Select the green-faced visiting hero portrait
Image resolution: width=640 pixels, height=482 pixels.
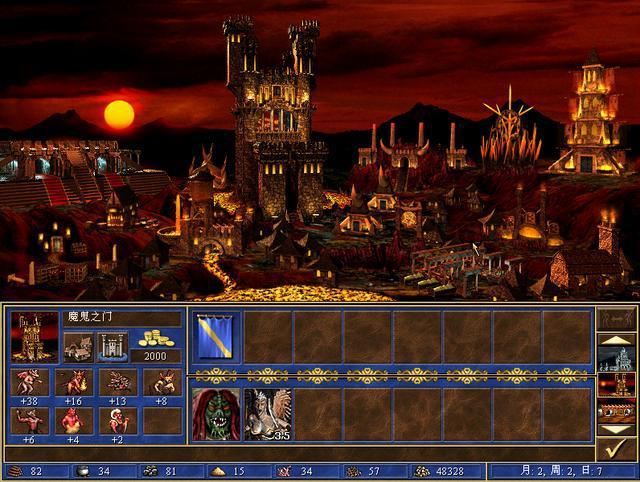click(215, 414)
